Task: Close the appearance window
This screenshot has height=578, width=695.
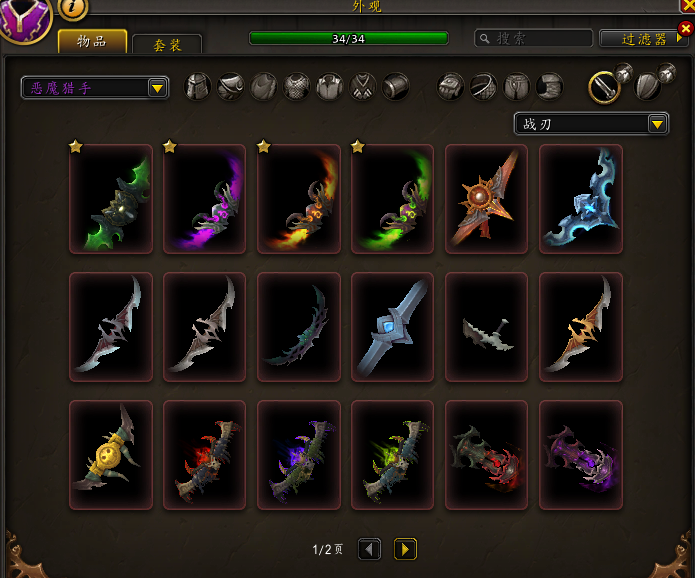Action: tap(687, 5)
